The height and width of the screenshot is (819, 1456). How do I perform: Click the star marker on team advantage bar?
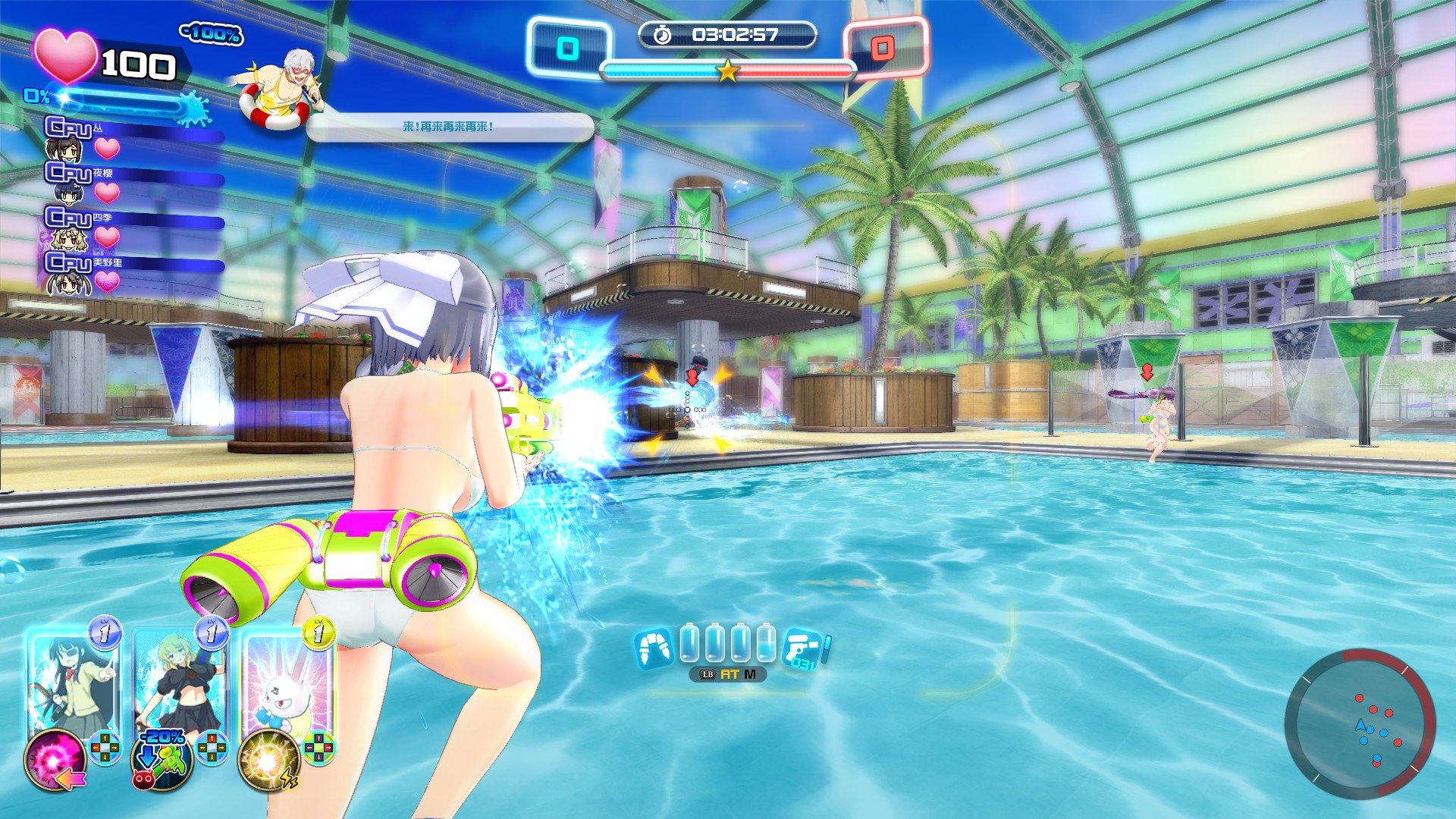click(x=728, y=73)
